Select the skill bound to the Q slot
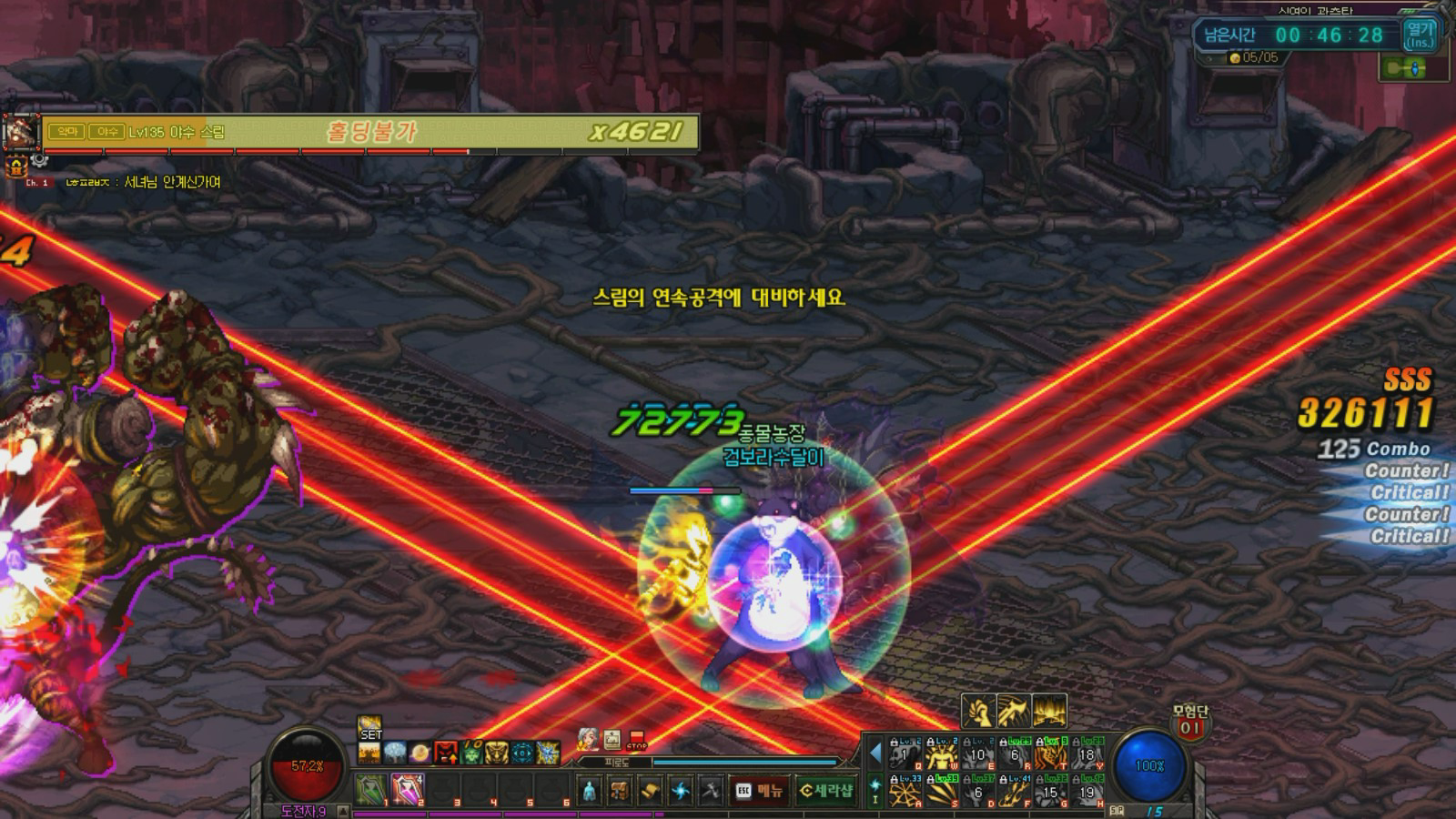 click(904, 754)
